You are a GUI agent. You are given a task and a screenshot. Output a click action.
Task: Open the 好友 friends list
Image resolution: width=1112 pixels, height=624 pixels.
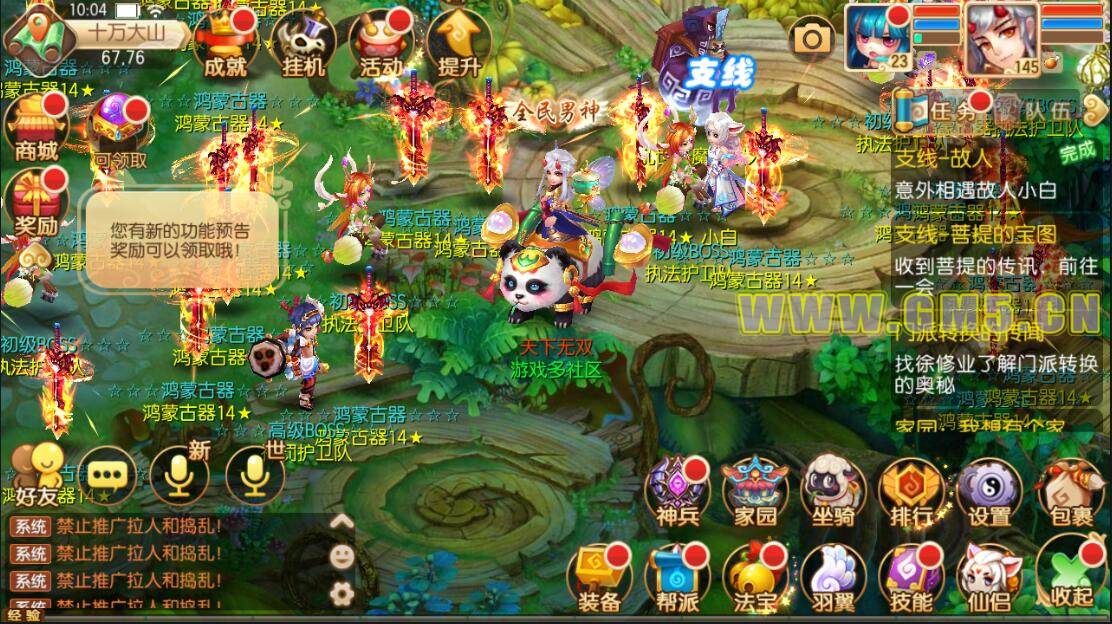point(42,475)
